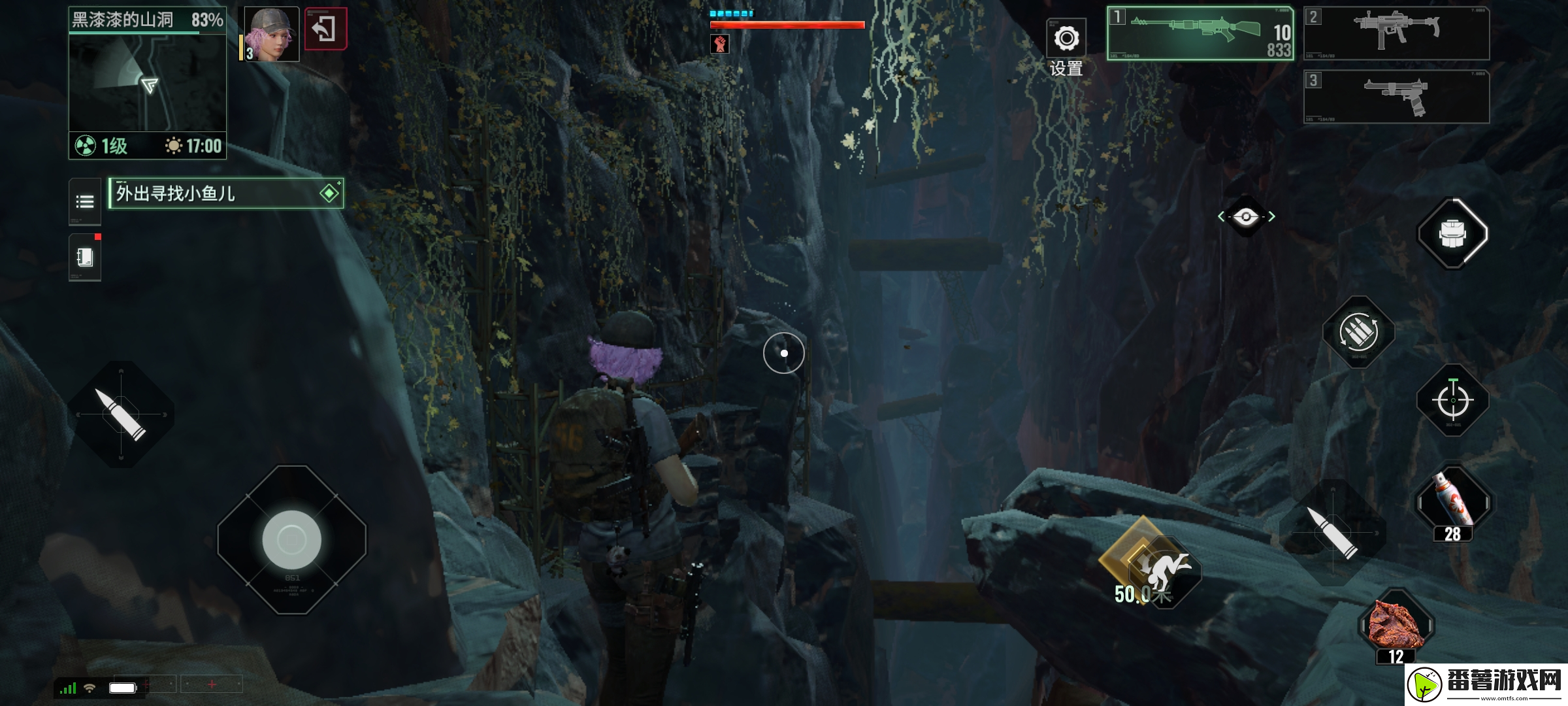This screenshot has width=1568, height=706.
Task: Tap the virtual movement joystick
Action: (x=291, y=540)
